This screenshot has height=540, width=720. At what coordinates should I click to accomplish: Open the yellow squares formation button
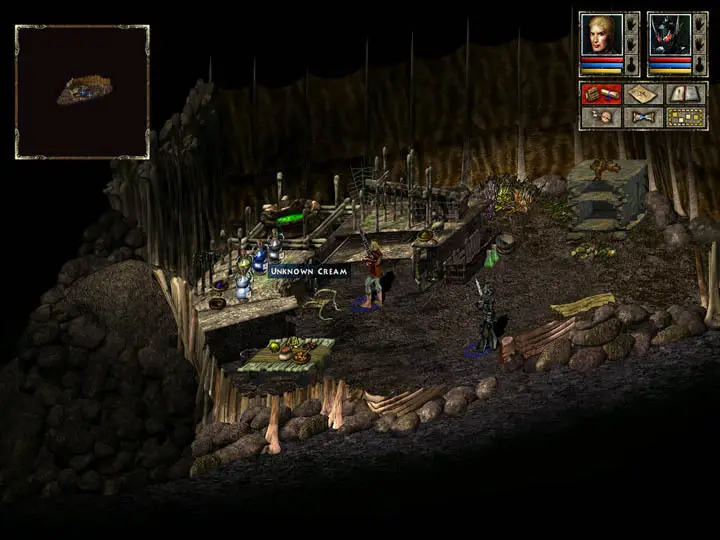(685, 117)
